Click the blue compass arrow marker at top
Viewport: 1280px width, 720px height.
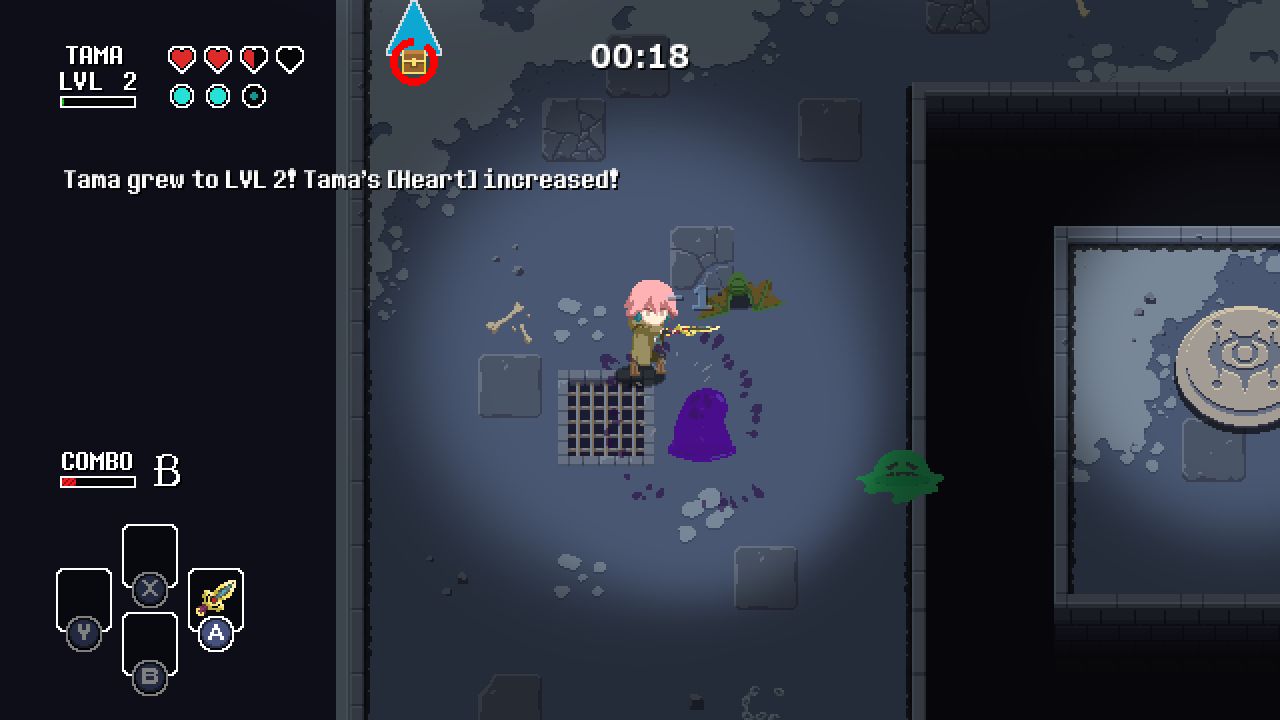click(416, 25)
